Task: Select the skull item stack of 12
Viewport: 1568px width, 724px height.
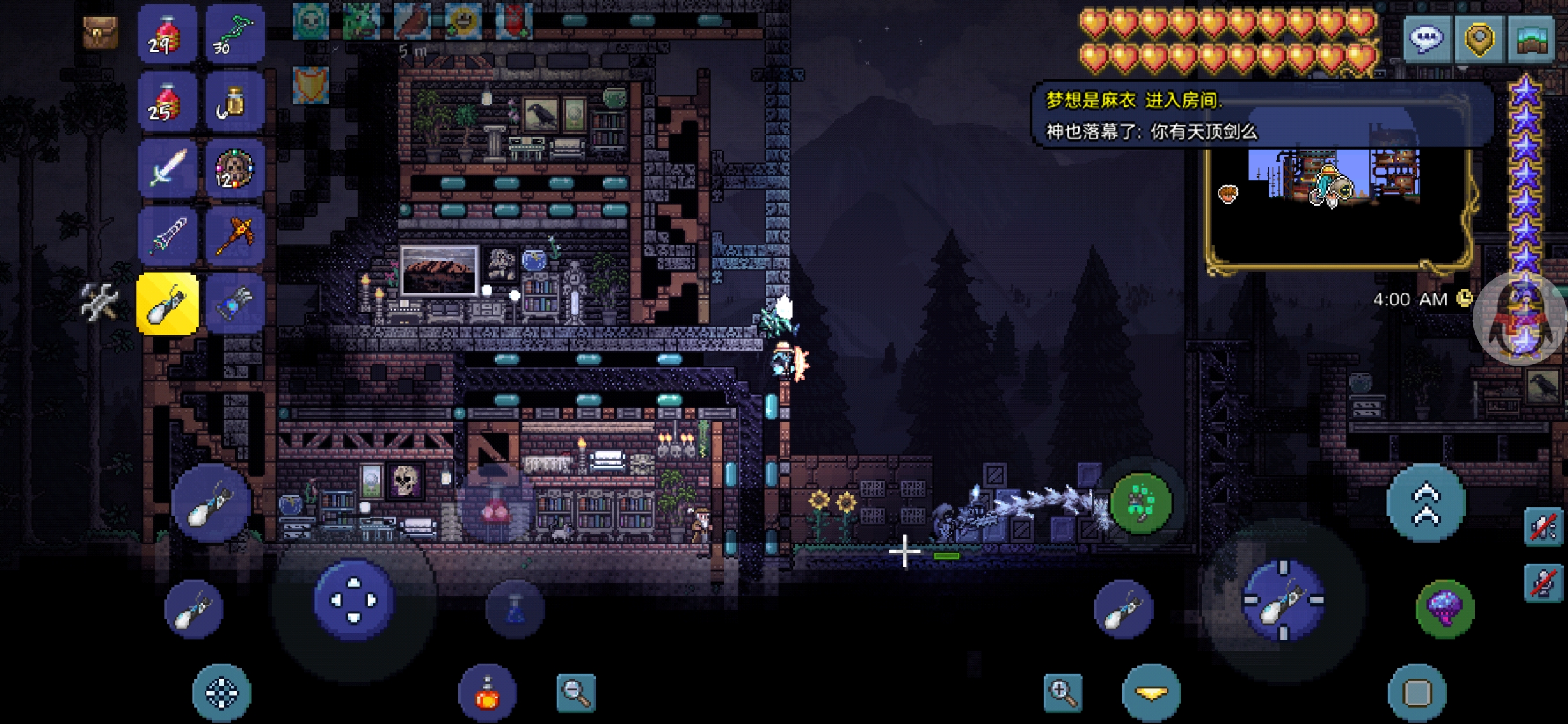Action: point(235,169)
